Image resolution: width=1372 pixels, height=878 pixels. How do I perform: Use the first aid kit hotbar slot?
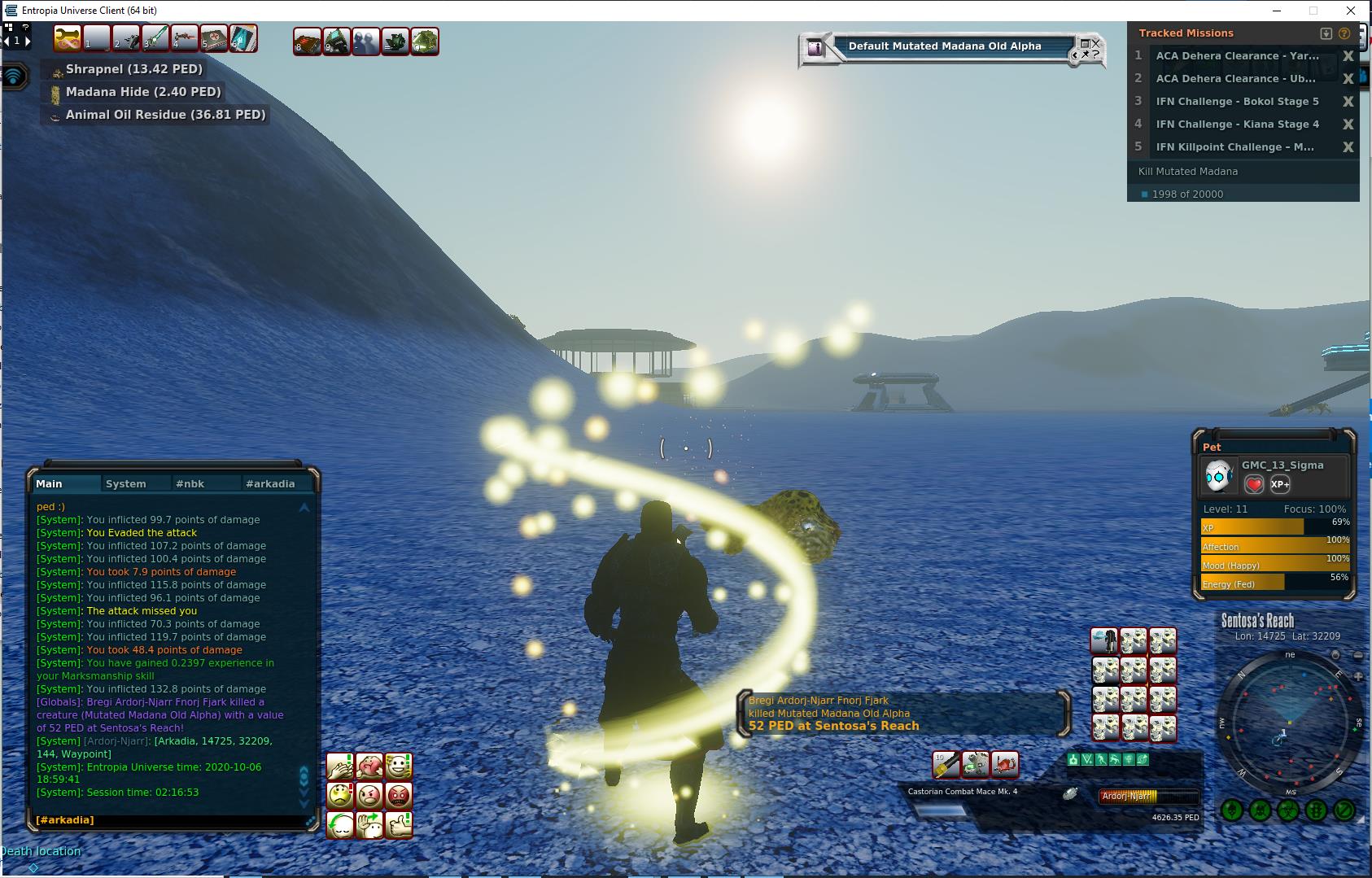tap(214, 38)
